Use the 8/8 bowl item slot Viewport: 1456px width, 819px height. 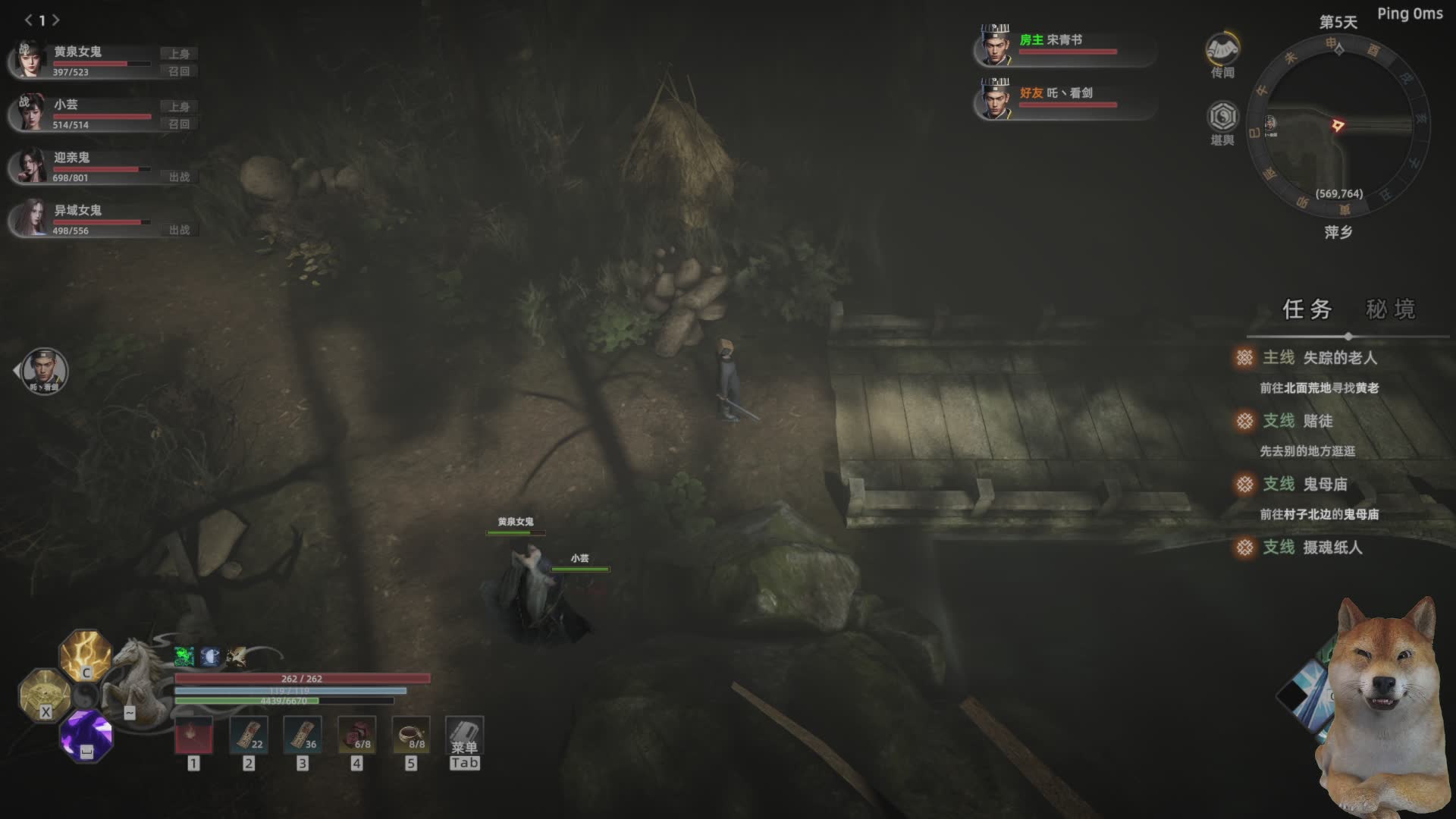[x=410, y=736]
